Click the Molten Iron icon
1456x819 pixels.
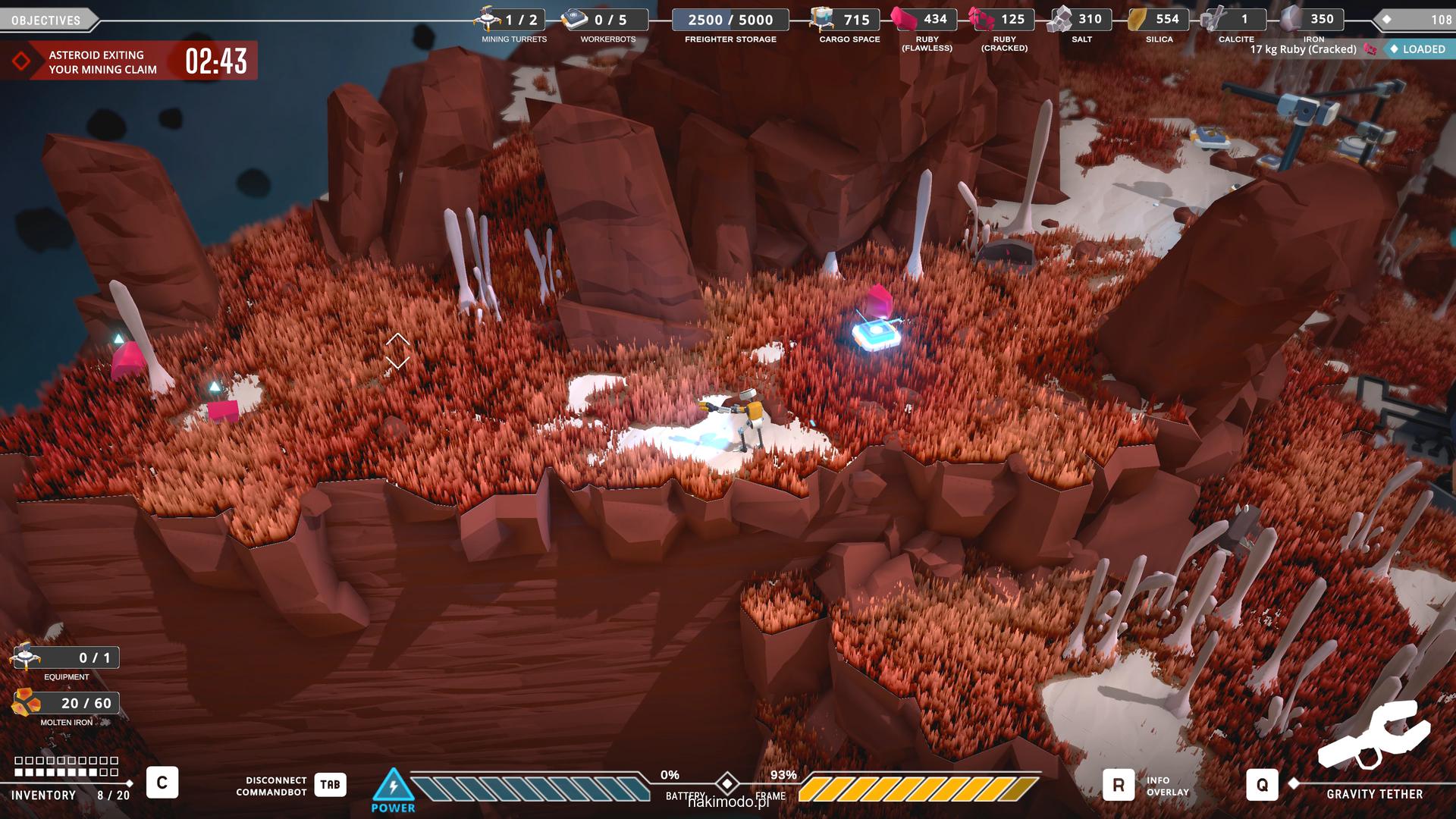point(26,703)
